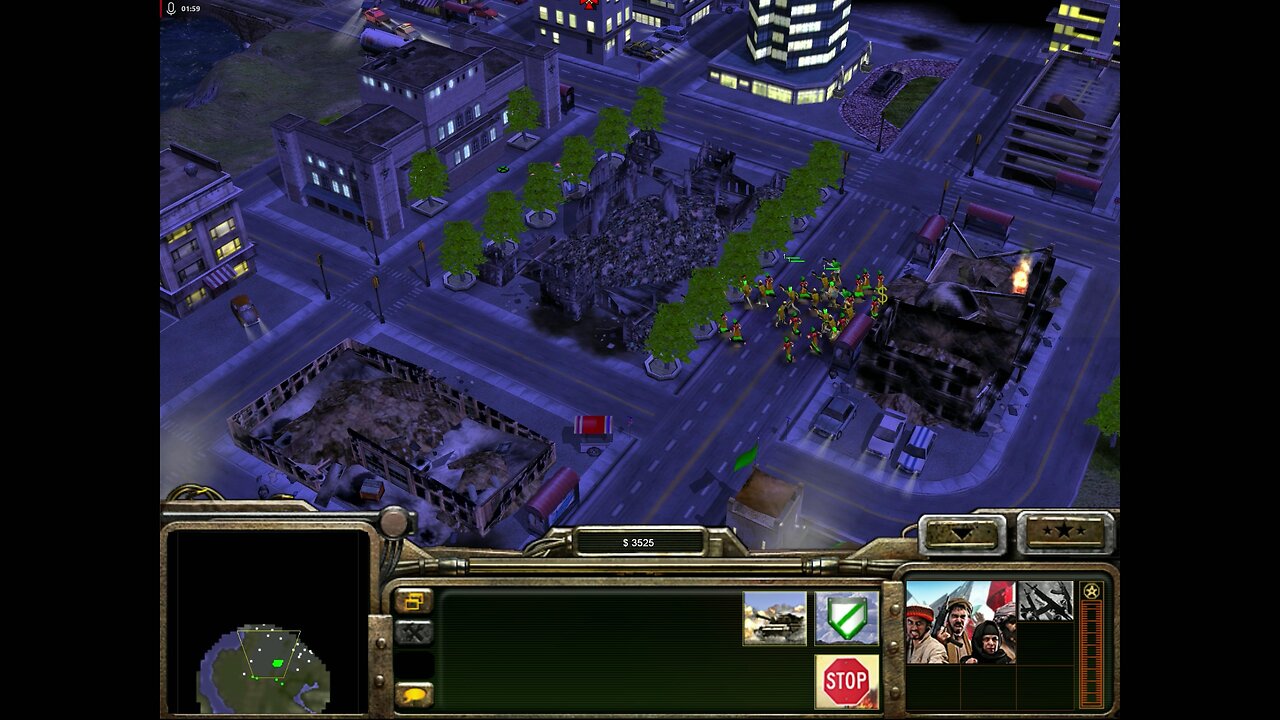Click the crossed tools icon on the sidebar
The width and height of the screenshot is (1280, 720).
pyautogui.click(x=414, y=632)
